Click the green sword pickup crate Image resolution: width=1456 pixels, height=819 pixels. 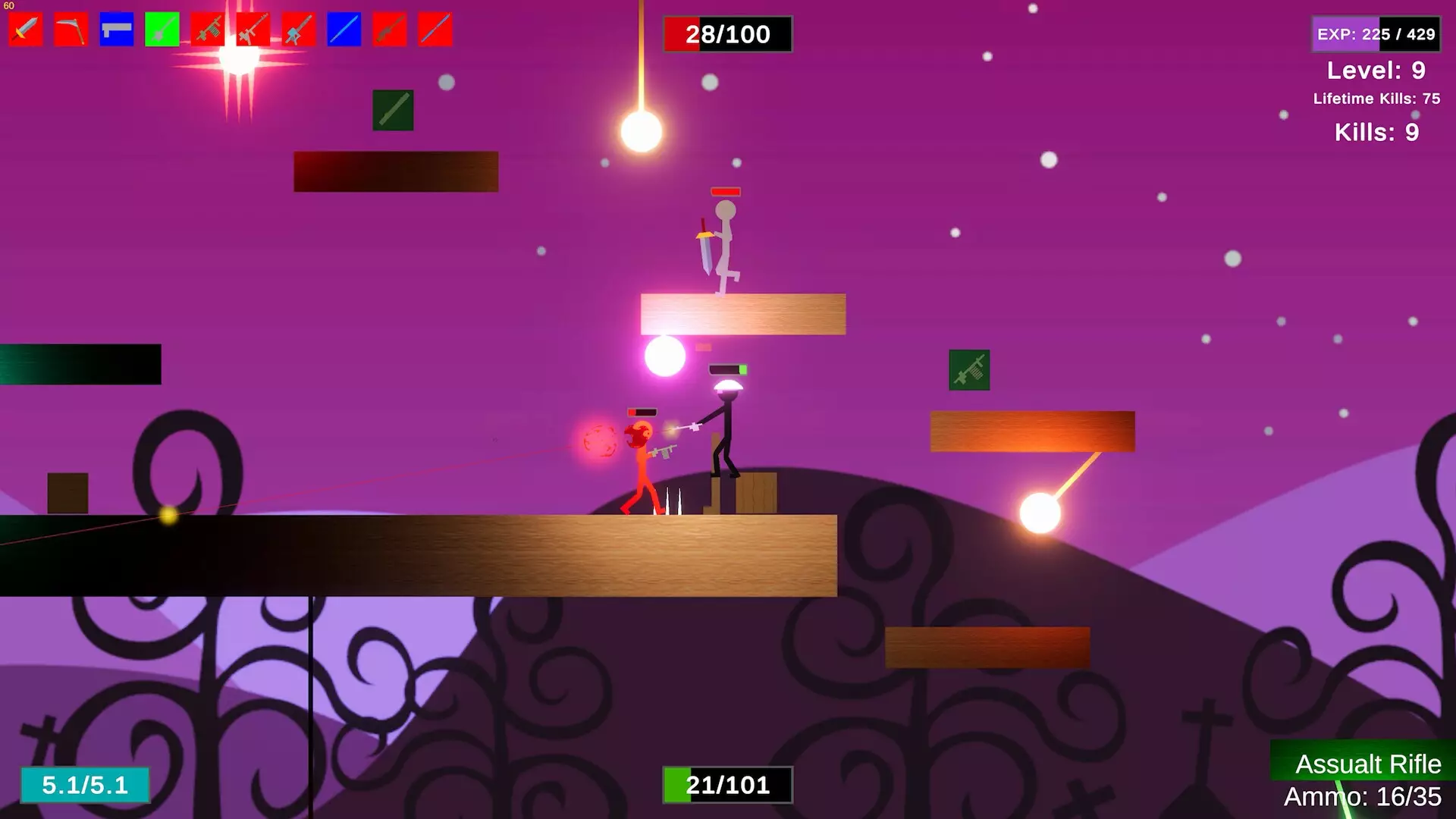(x=393, y=108)
